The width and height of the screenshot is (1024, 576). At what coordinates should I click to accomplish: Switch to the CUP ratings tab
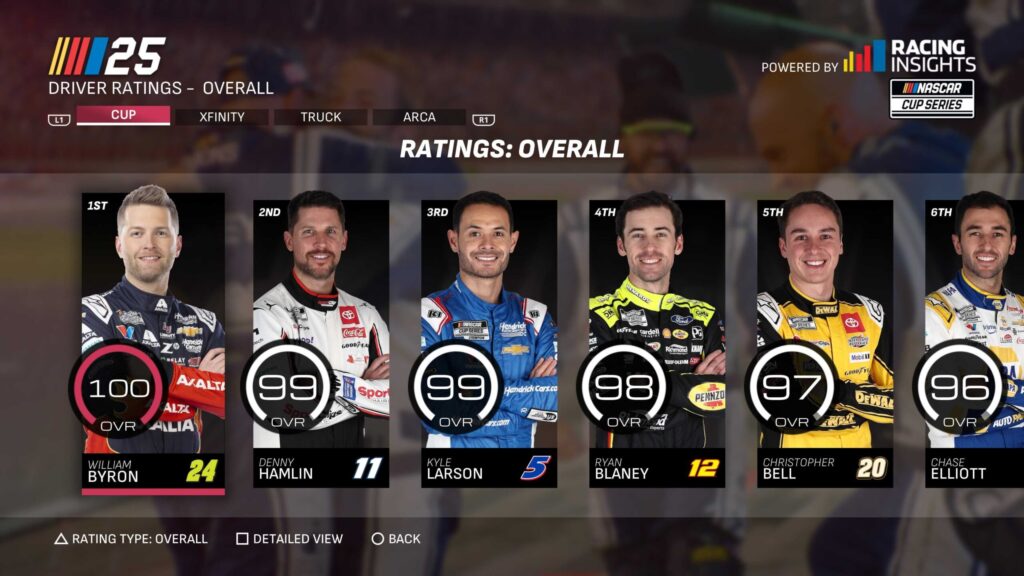point(123,116)
